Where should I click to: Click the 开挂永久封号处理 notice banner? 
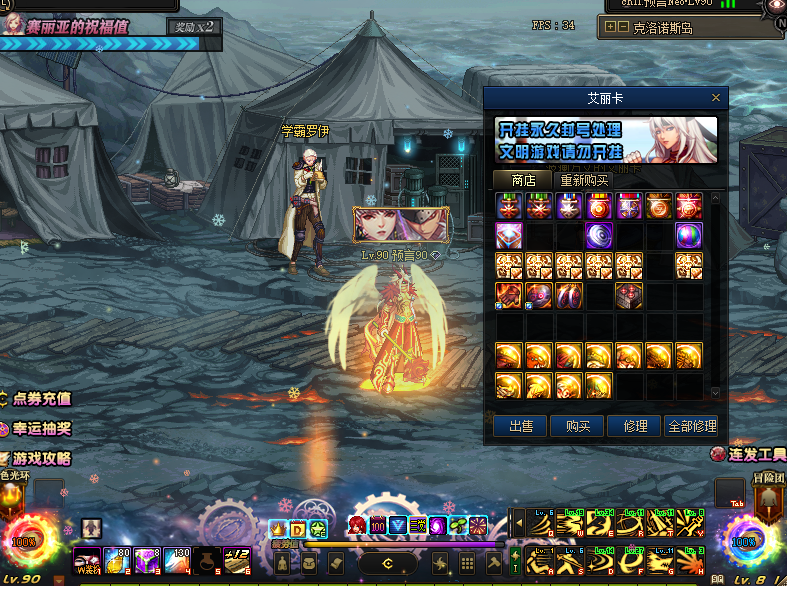click(606, 140)
